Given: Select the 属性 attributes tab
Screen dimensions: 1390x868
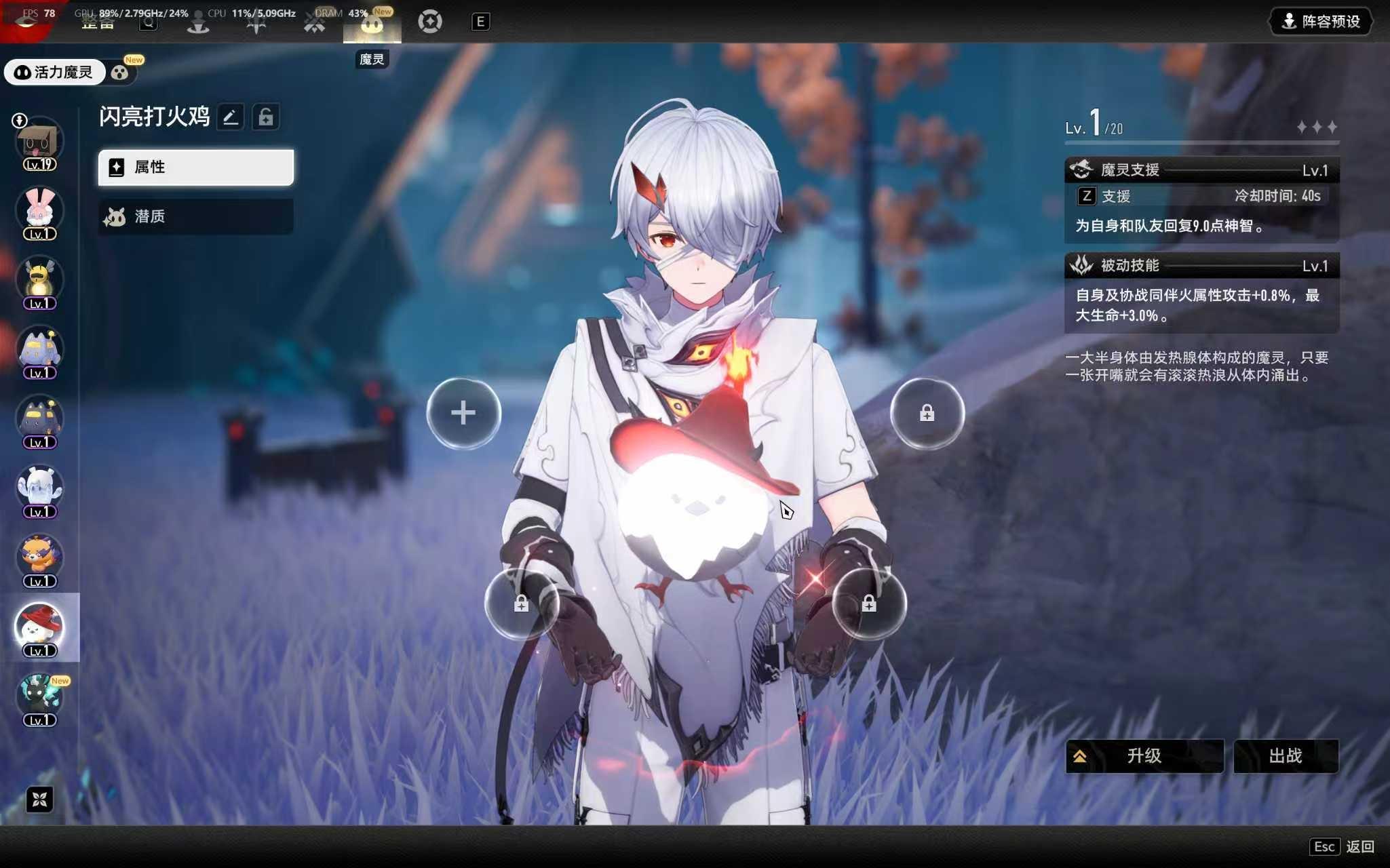Looking at the screenshot, I should (x=196, y=167).
